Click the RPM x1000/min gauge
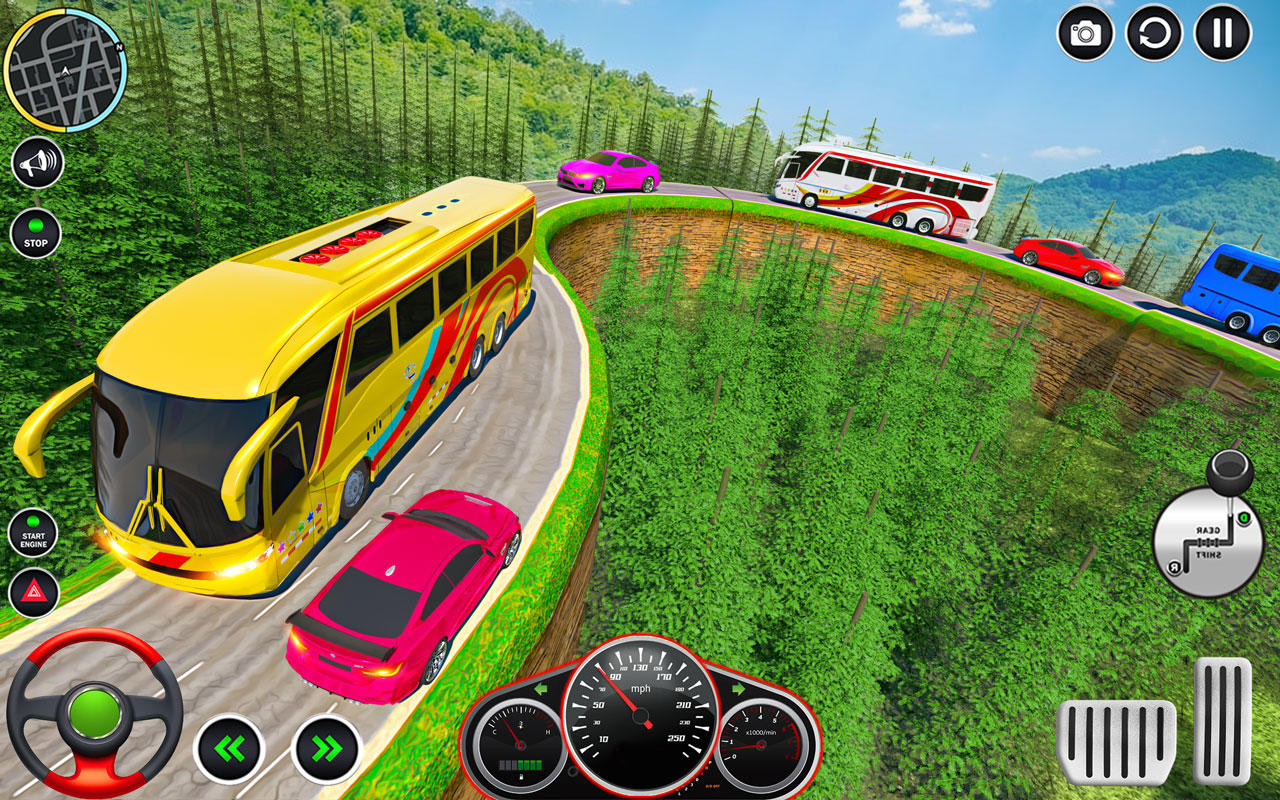 760,745
